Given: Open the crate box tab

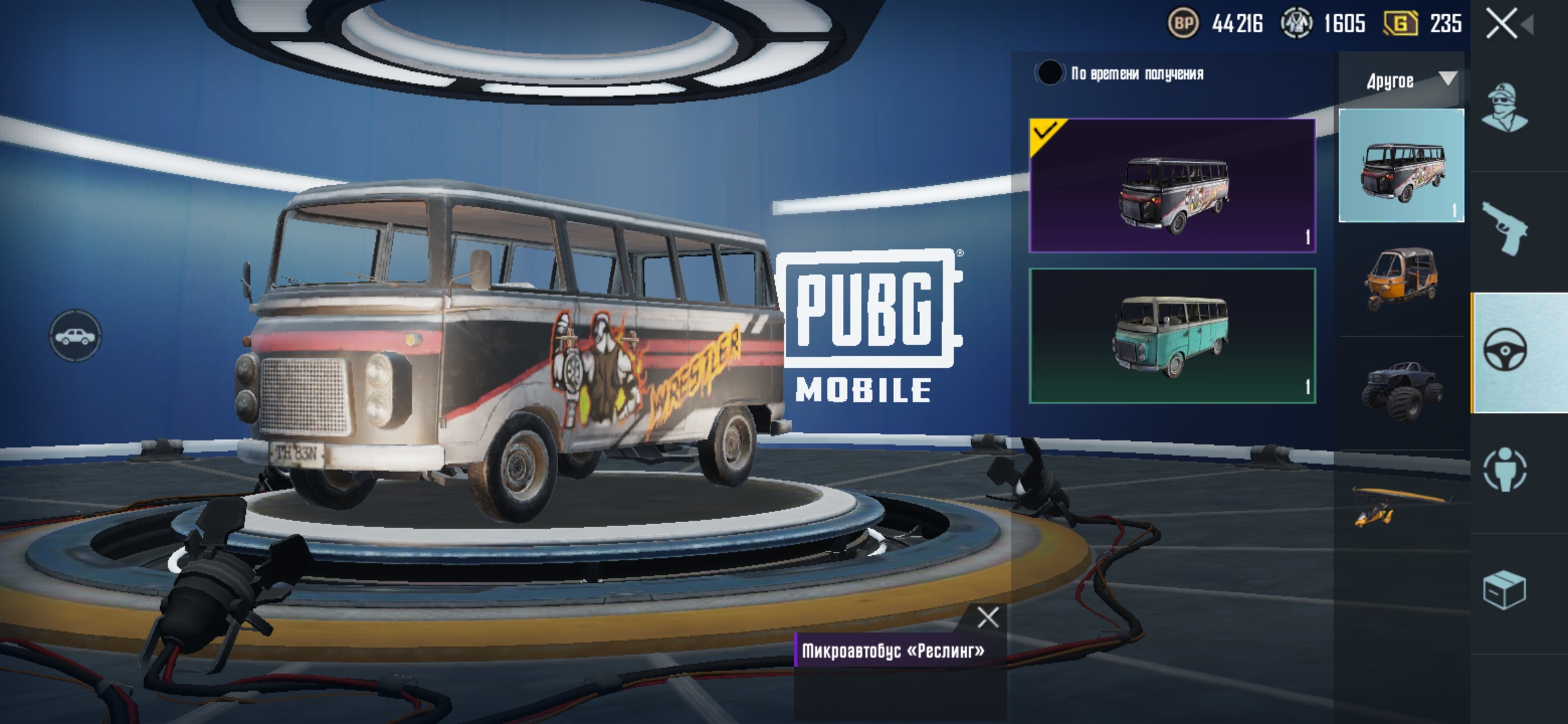Looking at the screenshot, I should click(1504, 591).
